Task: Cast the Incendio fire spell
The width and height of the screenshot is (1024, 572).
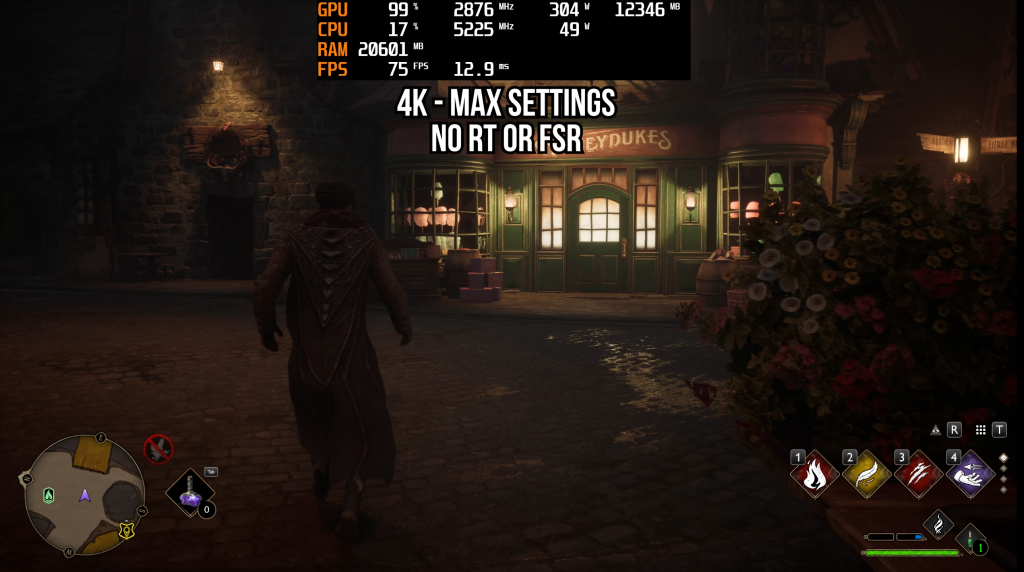Action: tap(814, 475)
